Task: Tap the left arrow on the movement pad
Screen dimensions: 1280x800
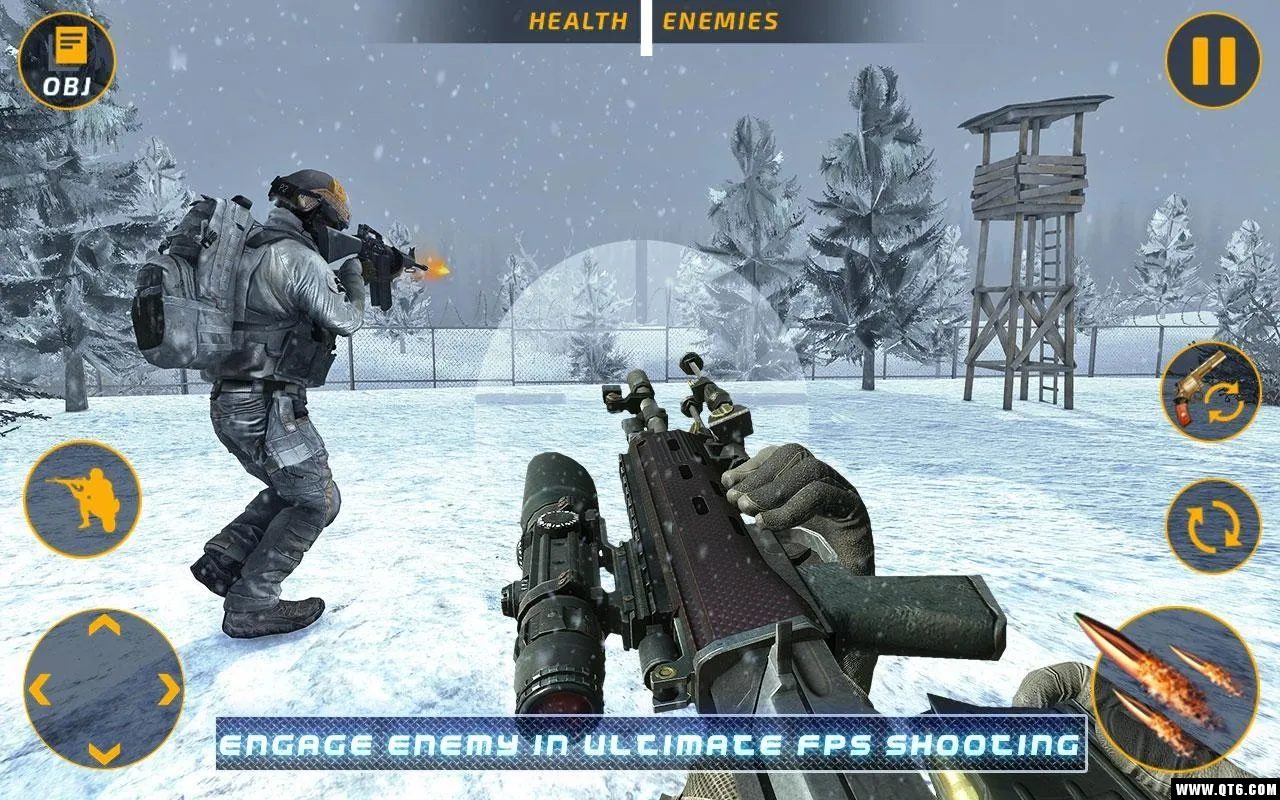Action: (x=40, y=687)
